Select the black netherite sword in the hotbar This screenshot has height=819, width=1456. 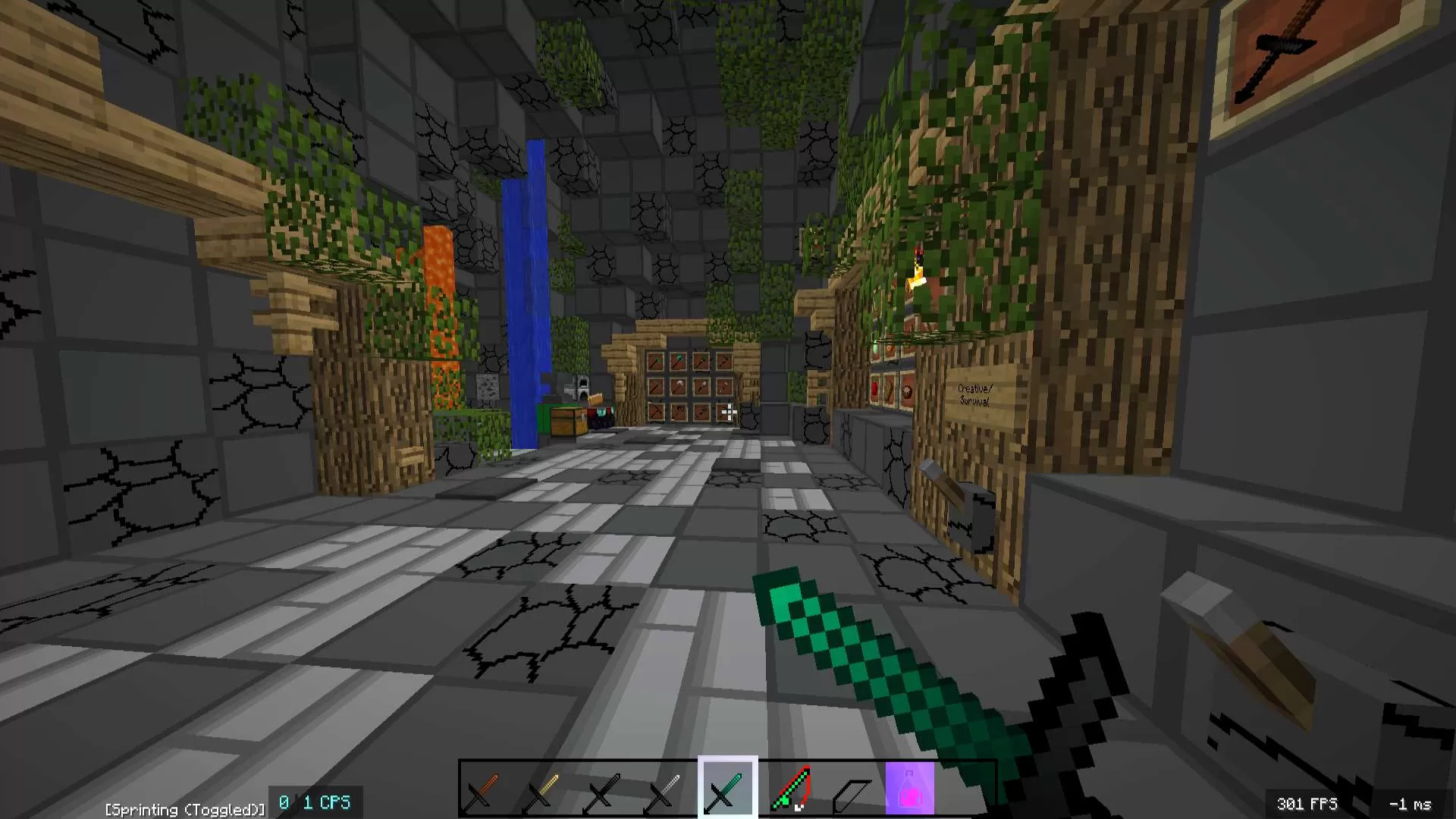click(603, 789)
